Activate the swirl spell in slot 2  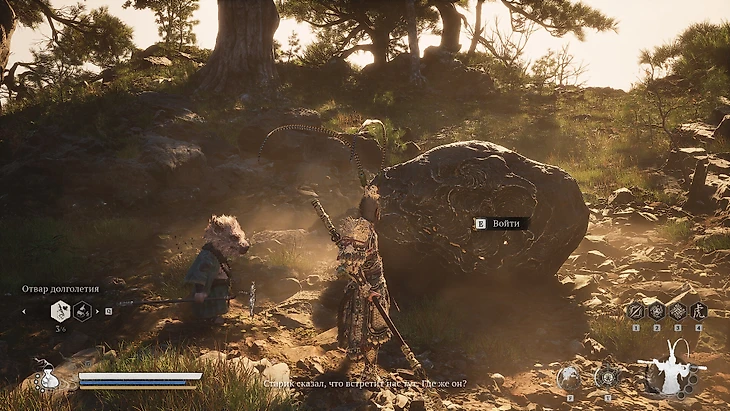tap(657, 311)
